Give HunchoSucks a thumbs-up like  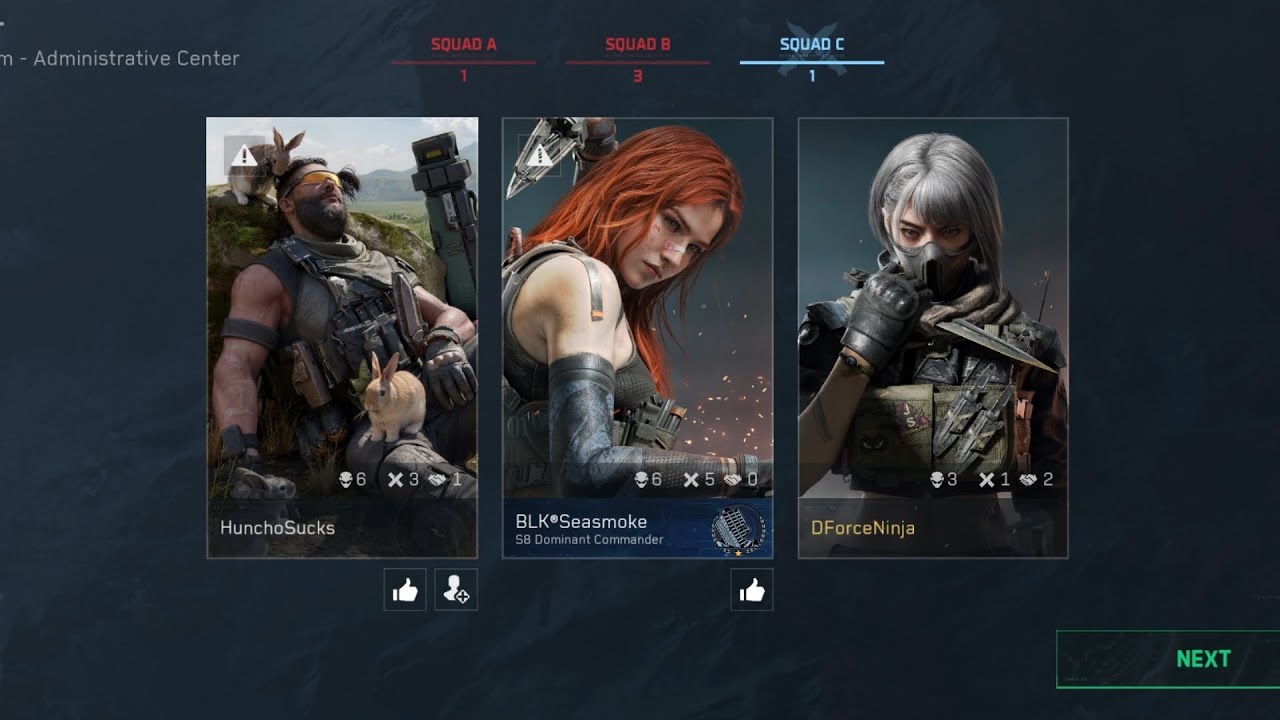tap(405, 591)
